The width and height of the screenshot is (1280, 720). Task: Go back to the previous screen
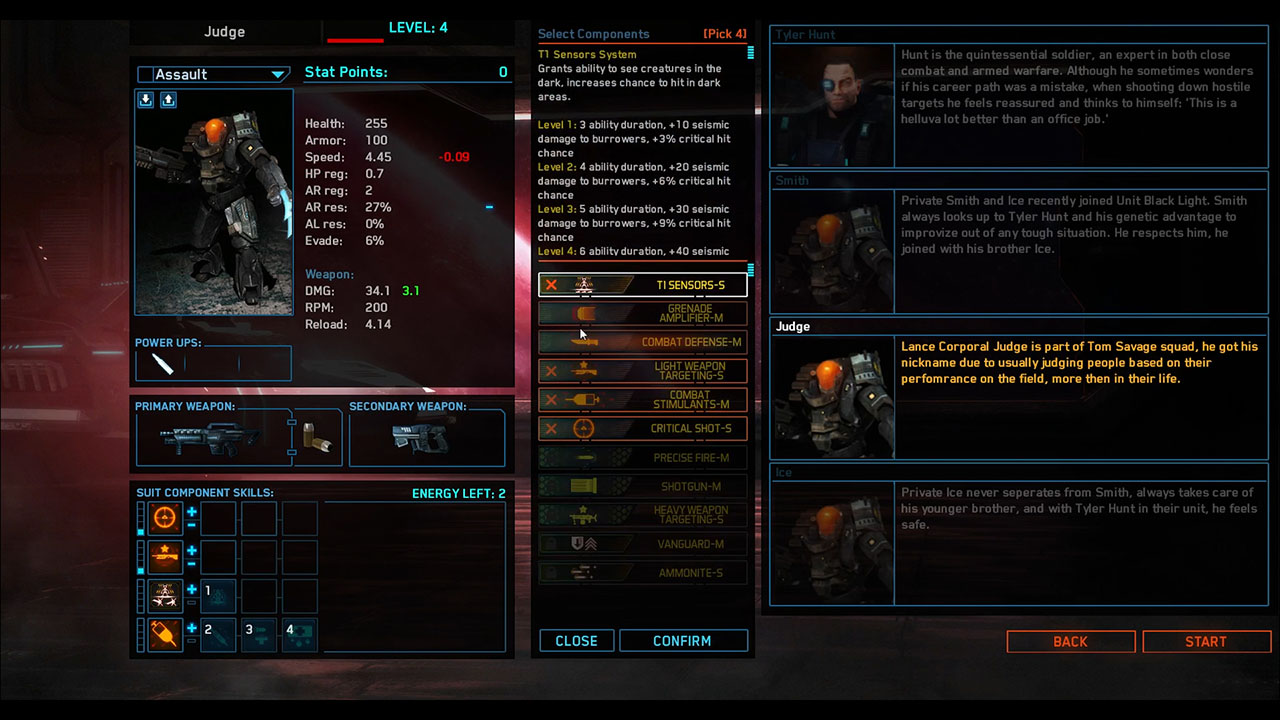click(1070, 642)
